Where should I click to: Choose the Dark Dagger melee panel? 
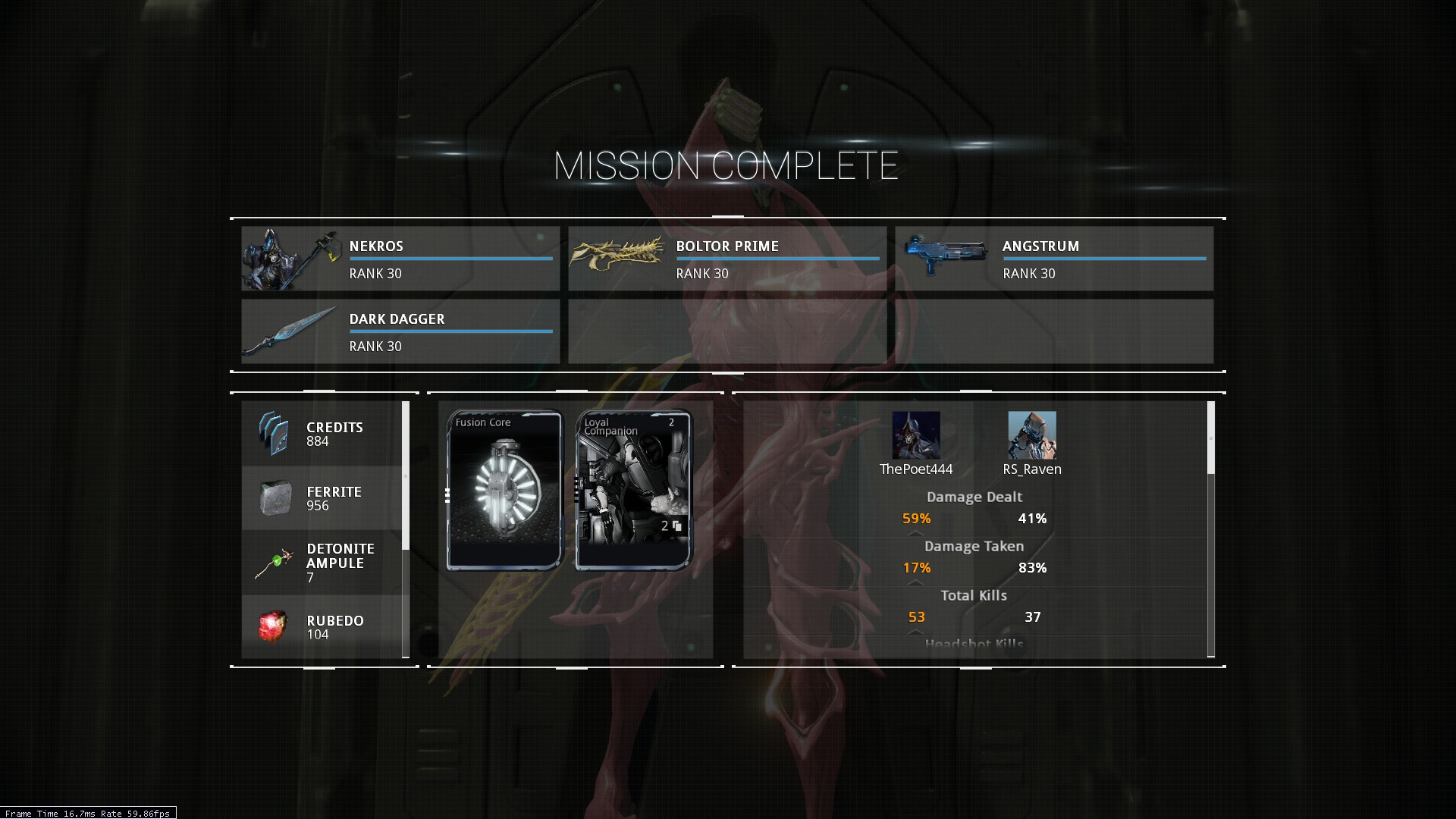(400, 331)
